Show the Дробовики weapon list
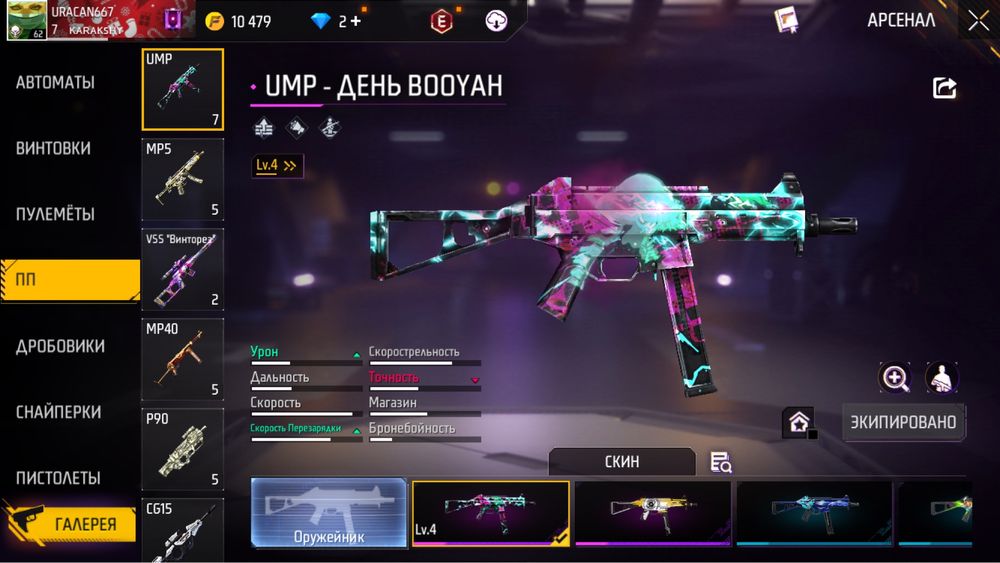The image size is (1000, 563). coord(60,346)
